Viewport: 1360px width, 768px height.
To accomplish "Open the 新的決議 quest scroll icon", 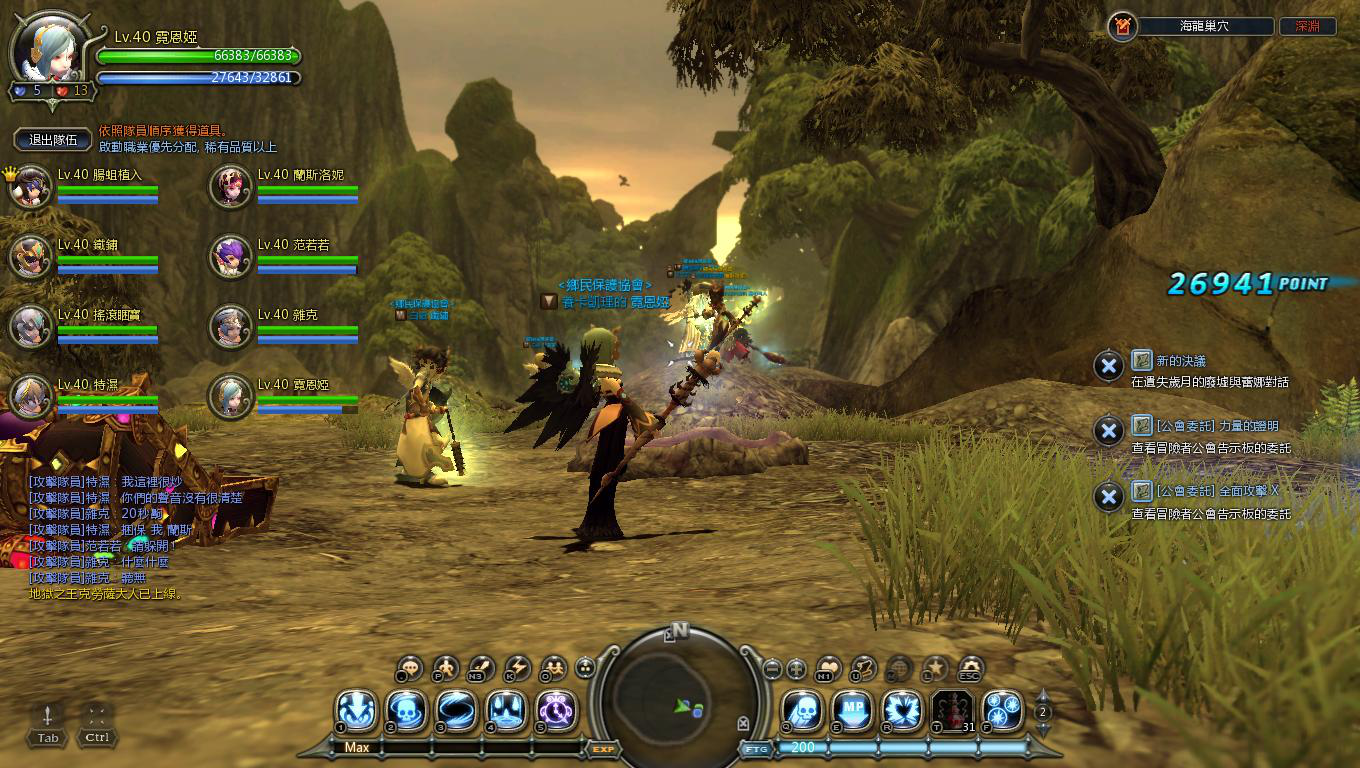I will pyautogui.click(x=1142, y=360).
